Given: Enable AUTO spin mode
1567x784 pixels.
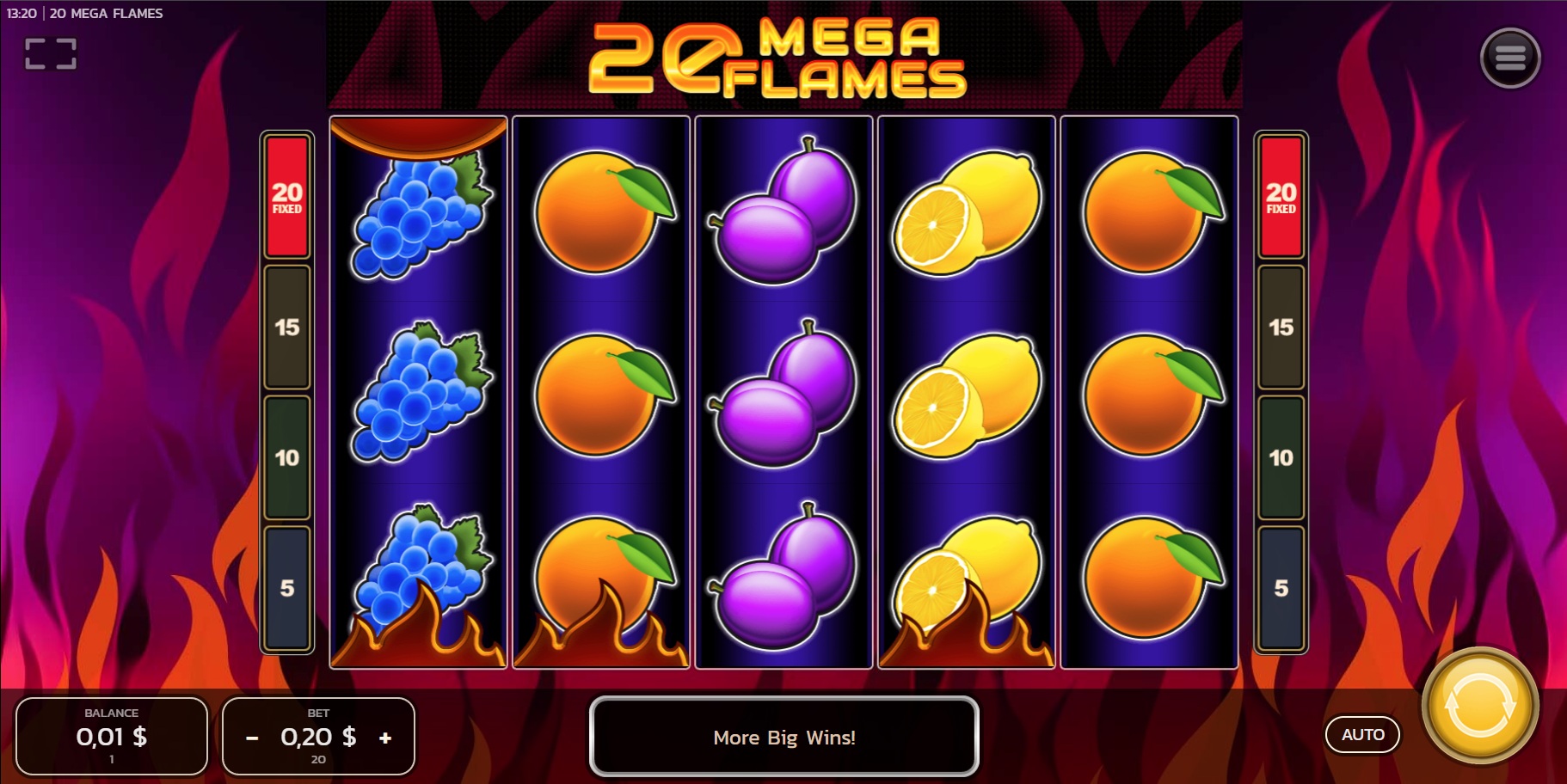Looking at the screenshot, I should pos(1362,735).
